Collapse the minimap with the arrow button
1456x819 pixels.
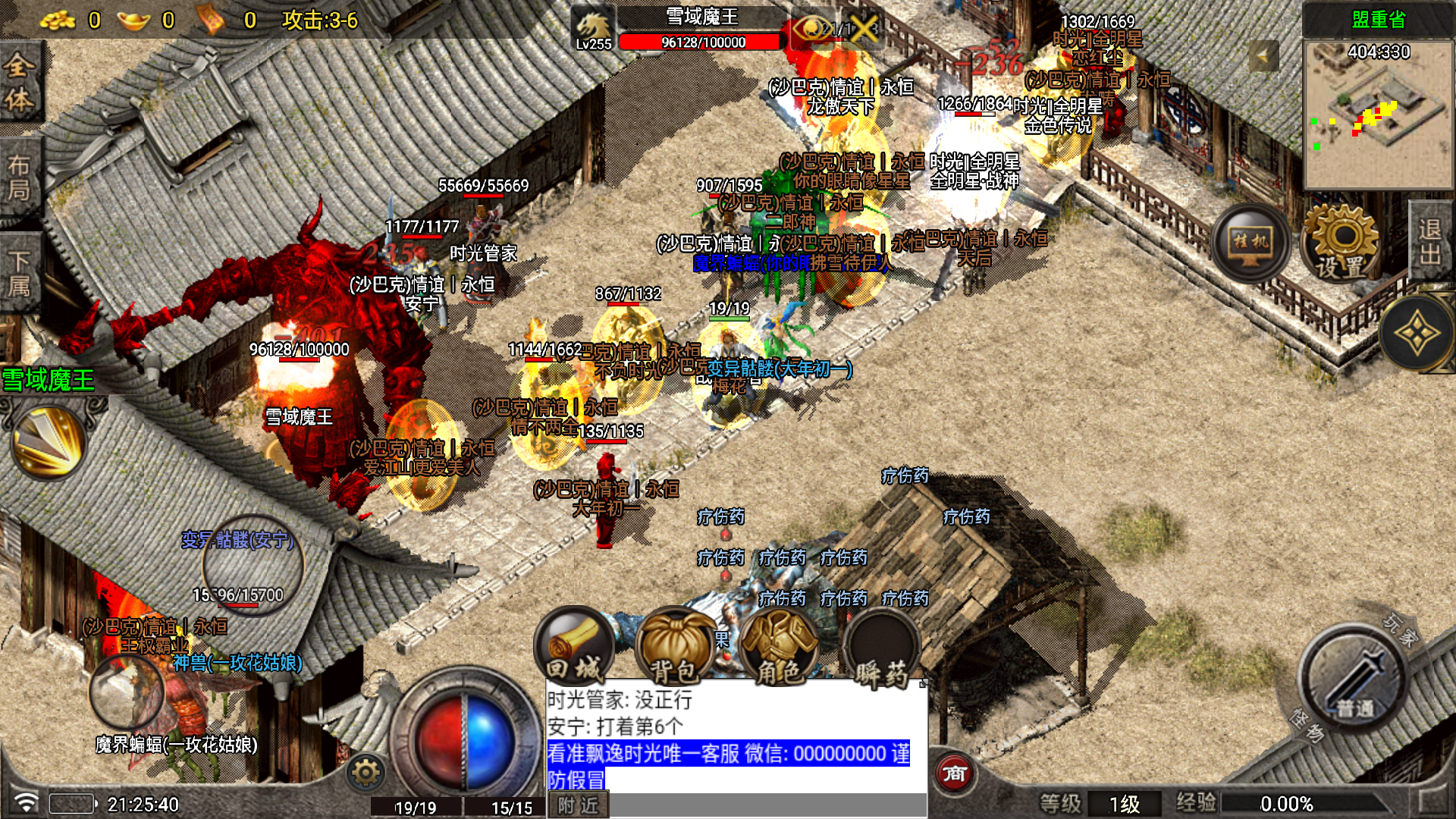(1263, 56)
